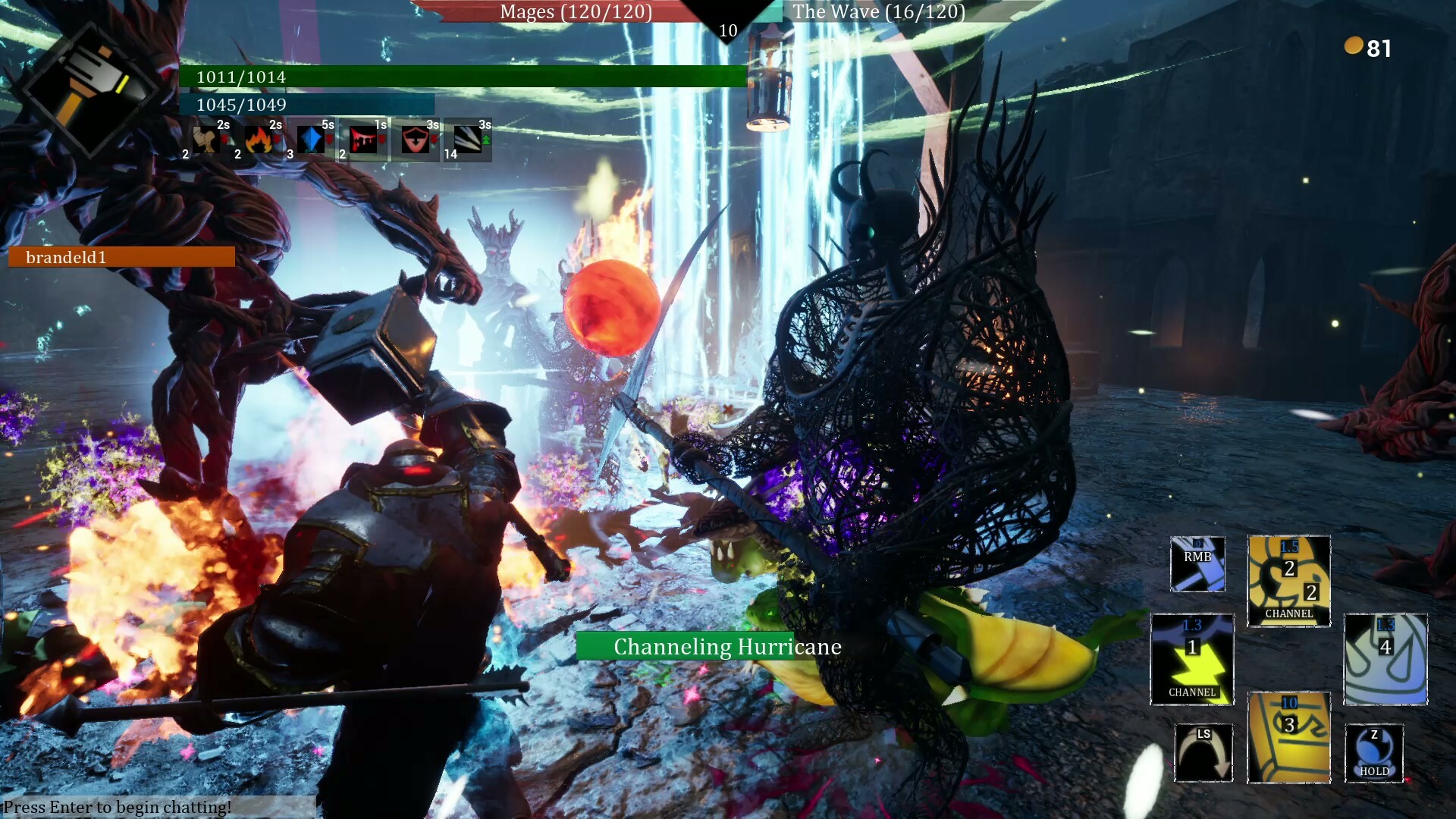Click the gold coin currency icon
The image size is (1456, 819).
pyautogui.click(x=1354, y=46)
